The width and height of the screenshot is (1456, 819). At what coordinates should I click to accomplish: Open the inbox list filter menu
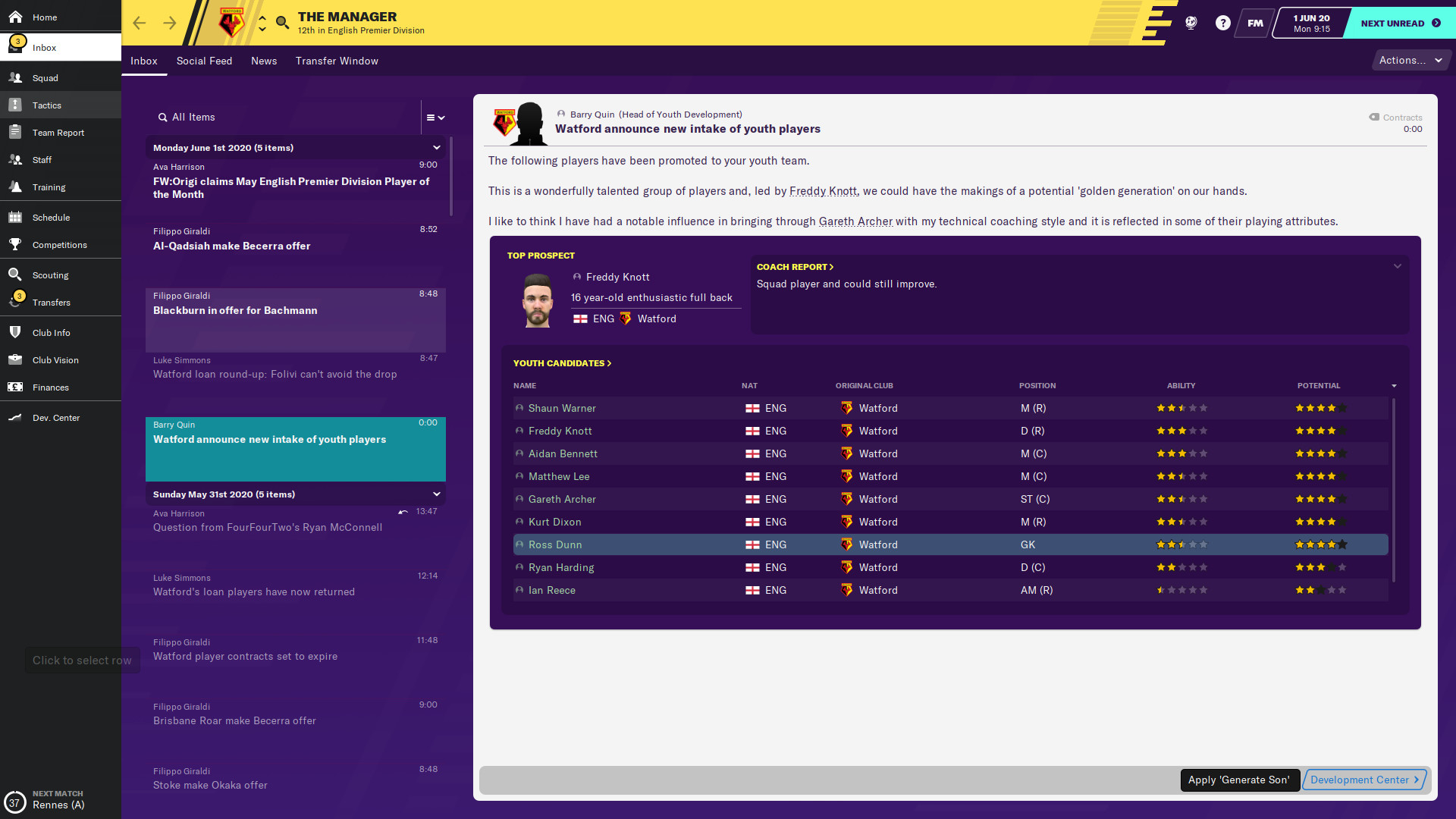tap(435, 118)
